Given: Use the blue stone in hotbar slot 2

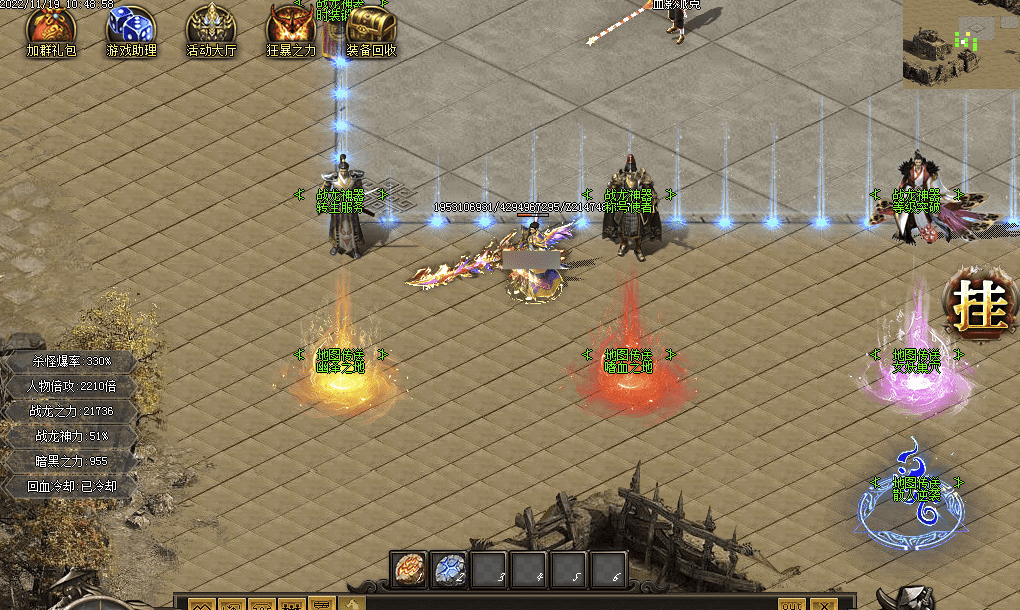Looking at the screenshot, I should [449, 570].
